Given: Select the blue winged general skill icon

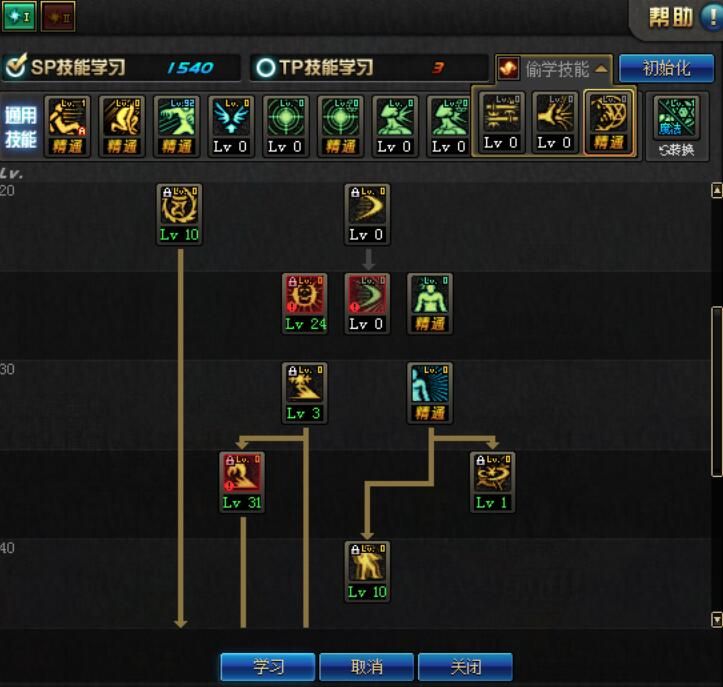Looking at the screenshot, I should (x=231, y=118).
